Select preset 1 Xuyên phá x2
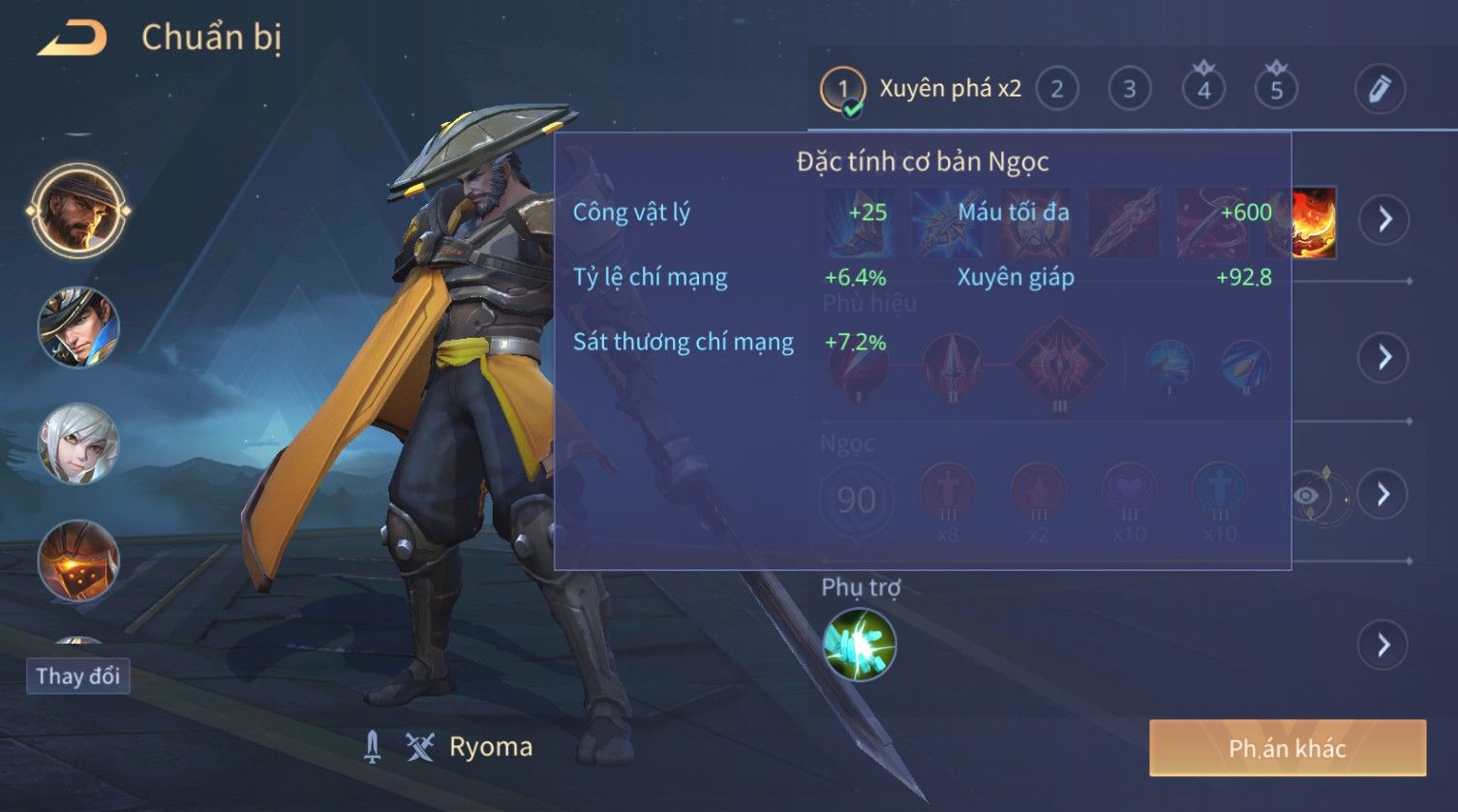1458x812 pixels. [x=843, y=90]
